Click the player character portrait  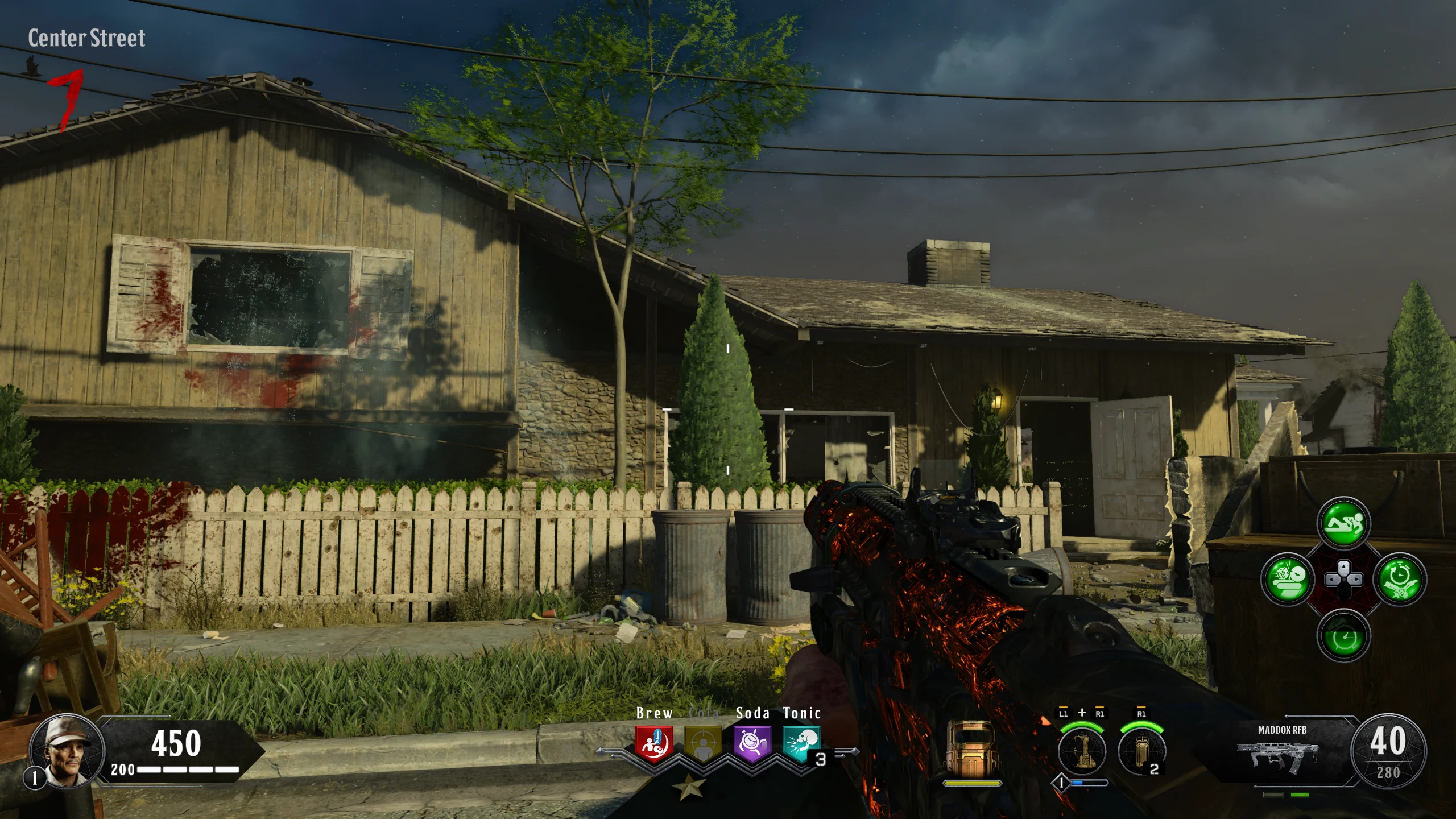click(67, 750)
